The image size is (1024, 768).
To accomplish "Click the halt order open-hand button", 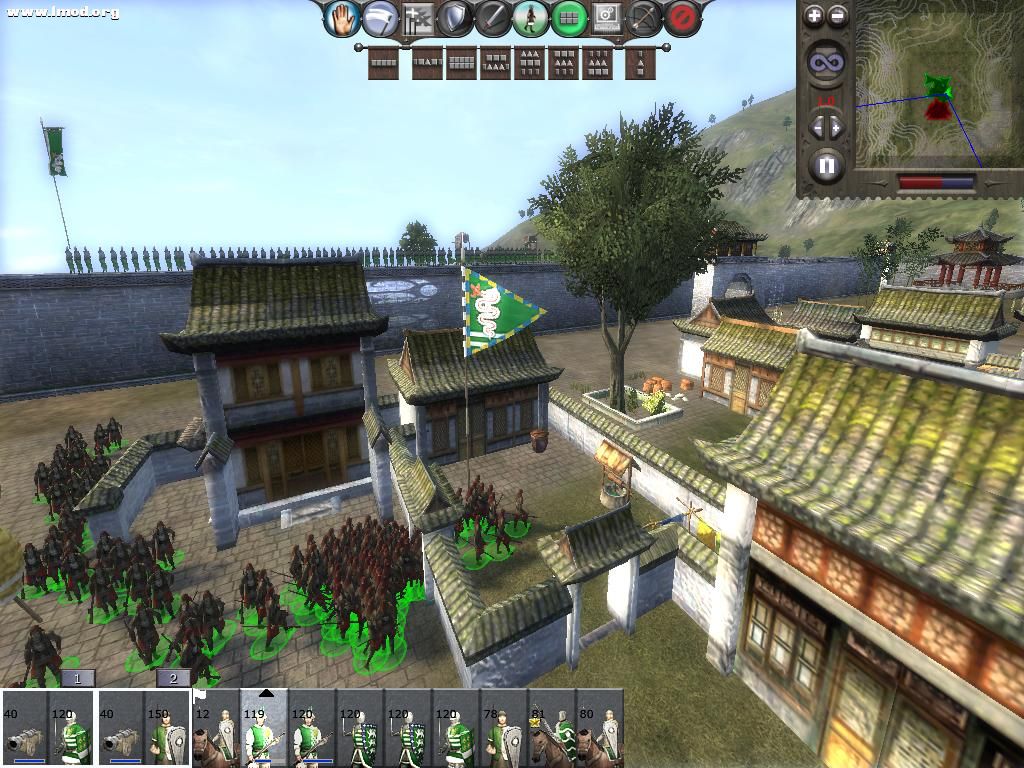I will (x=344, y=18).
